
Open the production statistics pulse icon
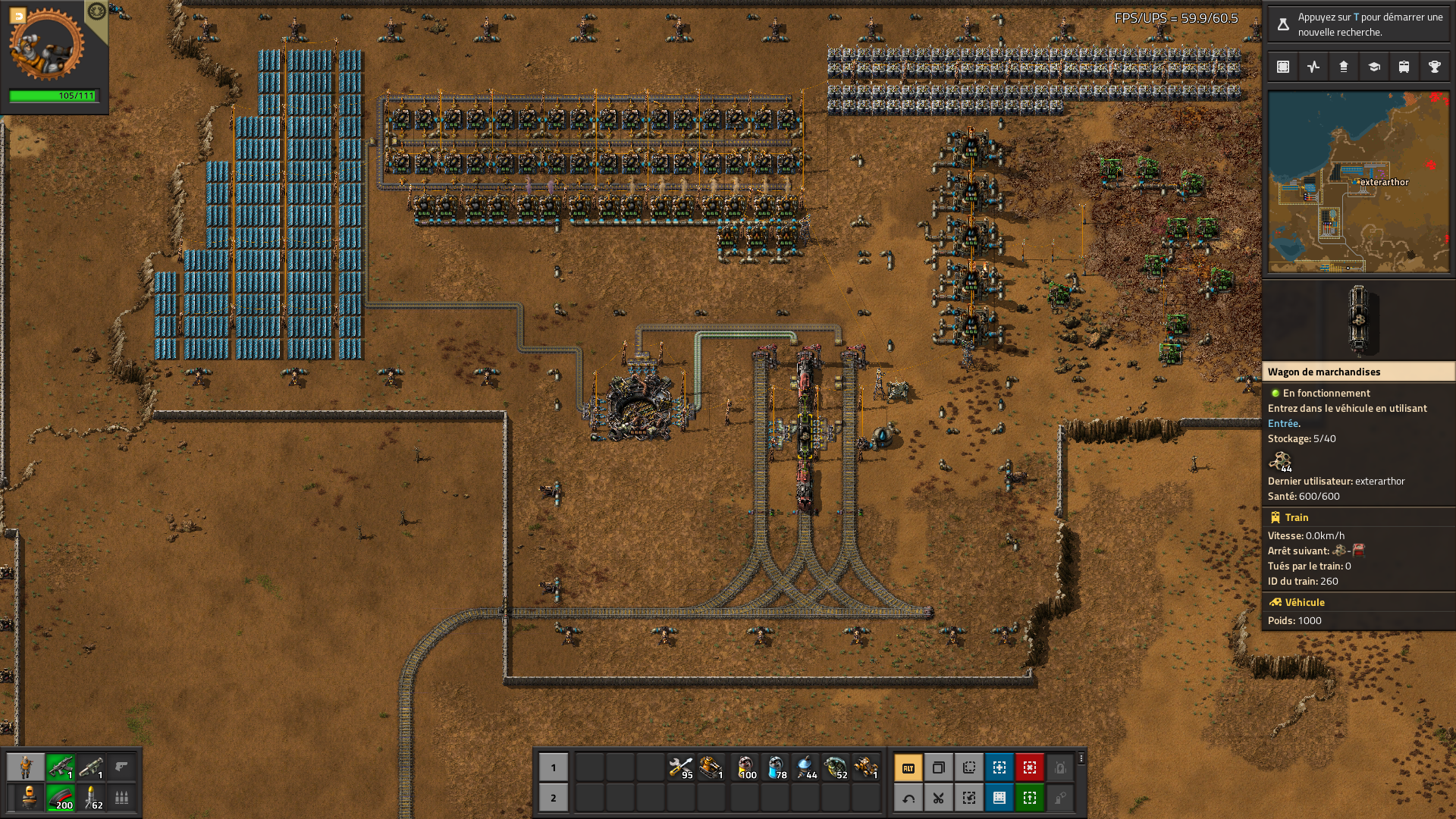[x=1313, y=67]
